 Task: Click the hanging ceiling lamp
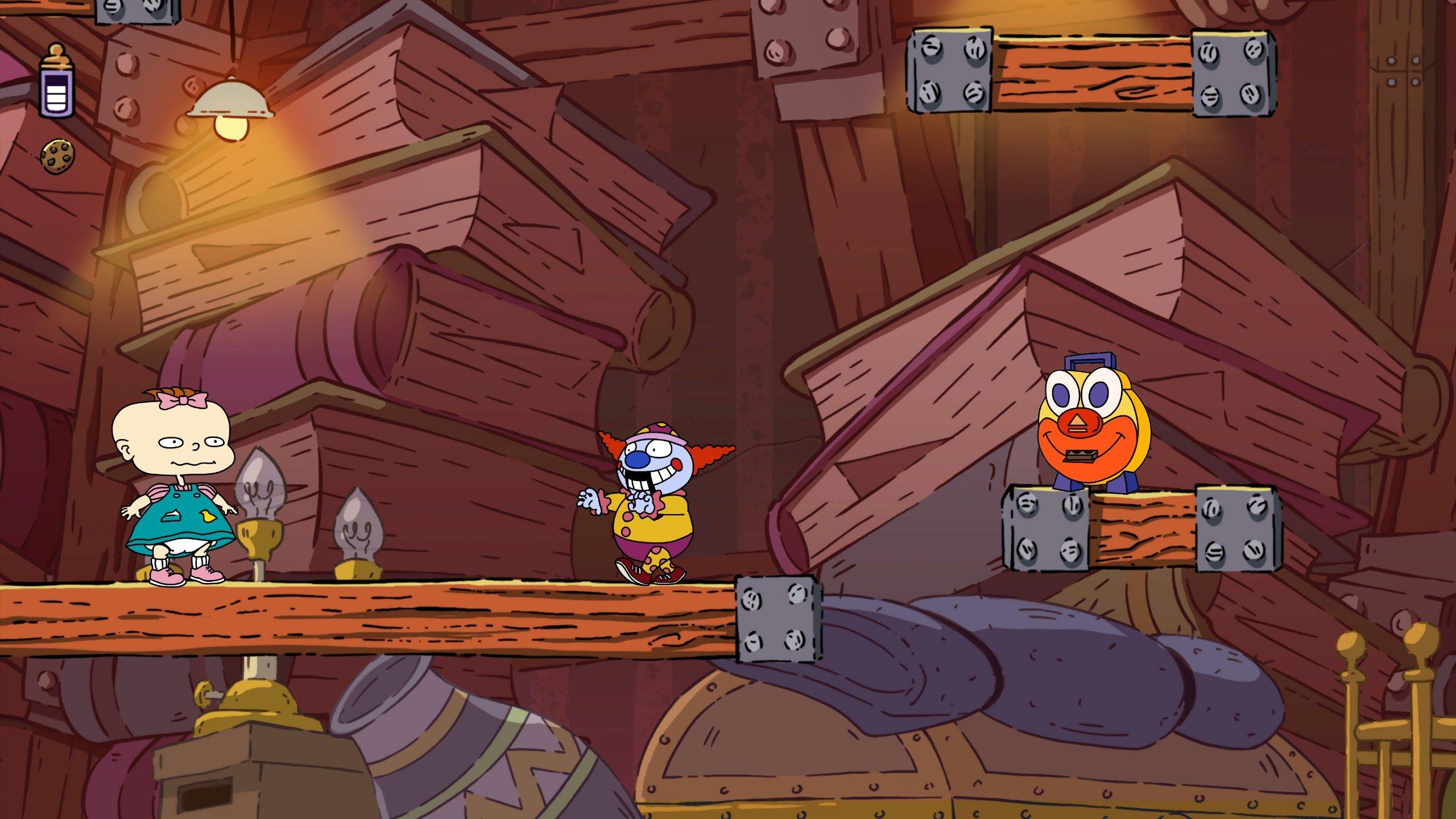point(230,102)
